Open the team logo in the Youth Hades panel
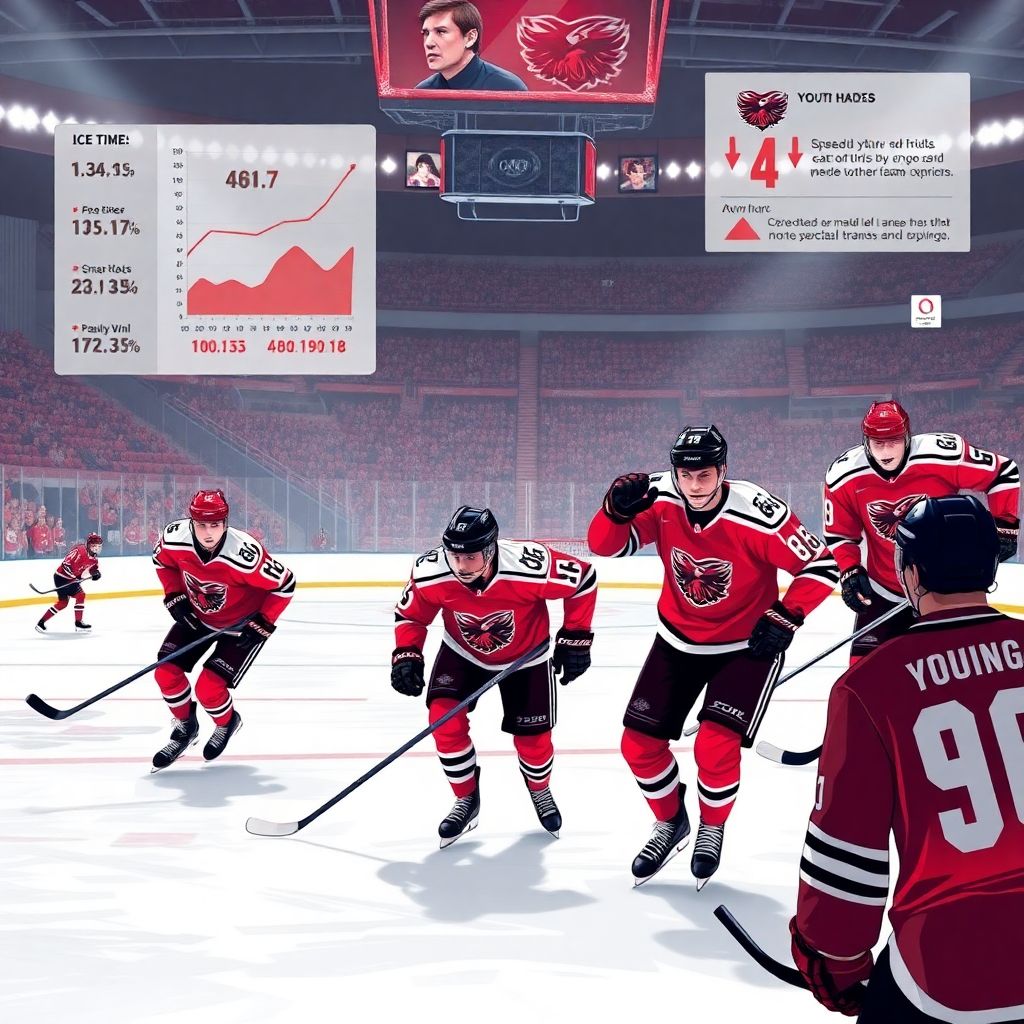 (762, 109)
